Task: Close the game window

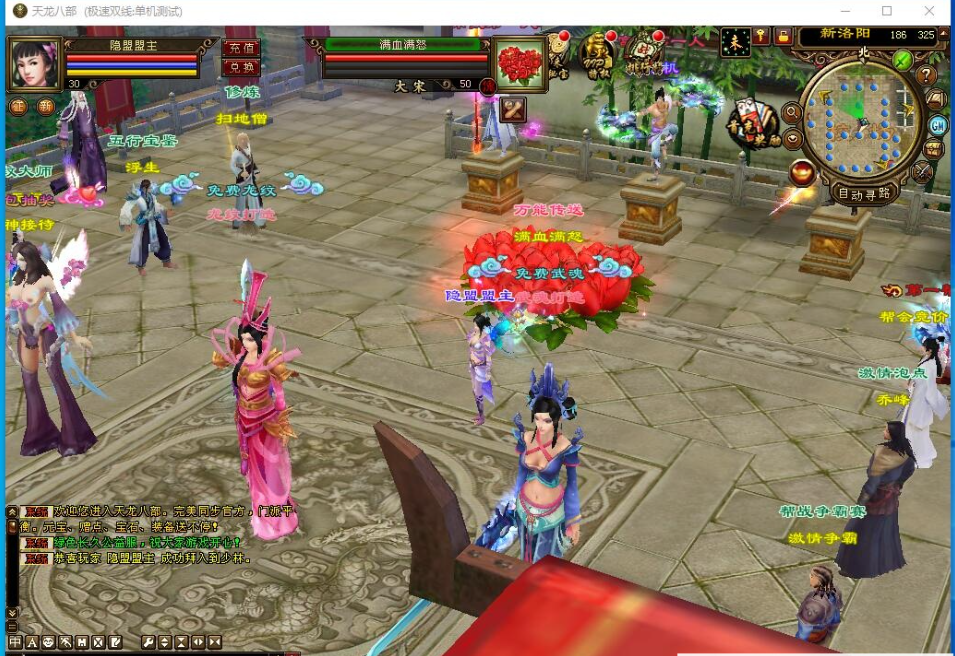Action: click(931, 11)
